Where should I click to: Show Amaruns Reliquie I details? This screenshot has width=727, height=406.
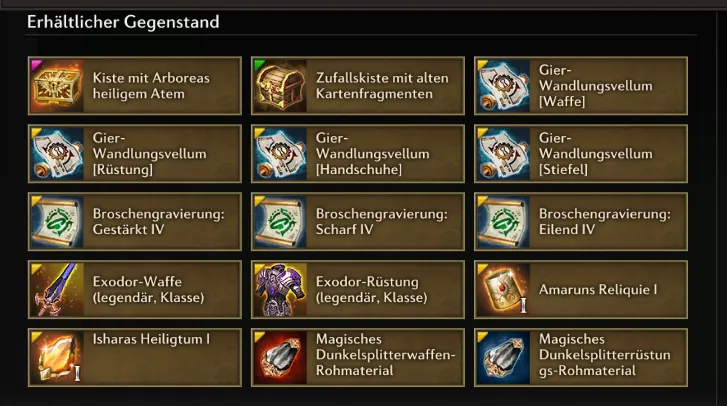[x=580, y=290]
